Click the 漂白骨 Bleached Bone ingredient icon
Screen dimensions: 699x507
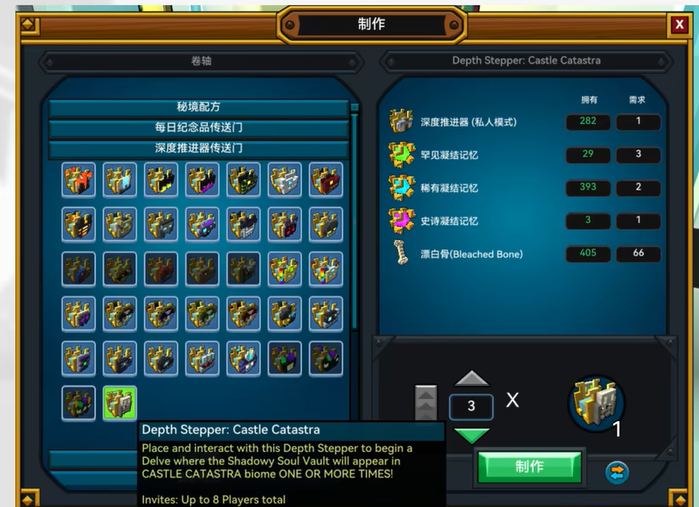[x=402, y=253]
